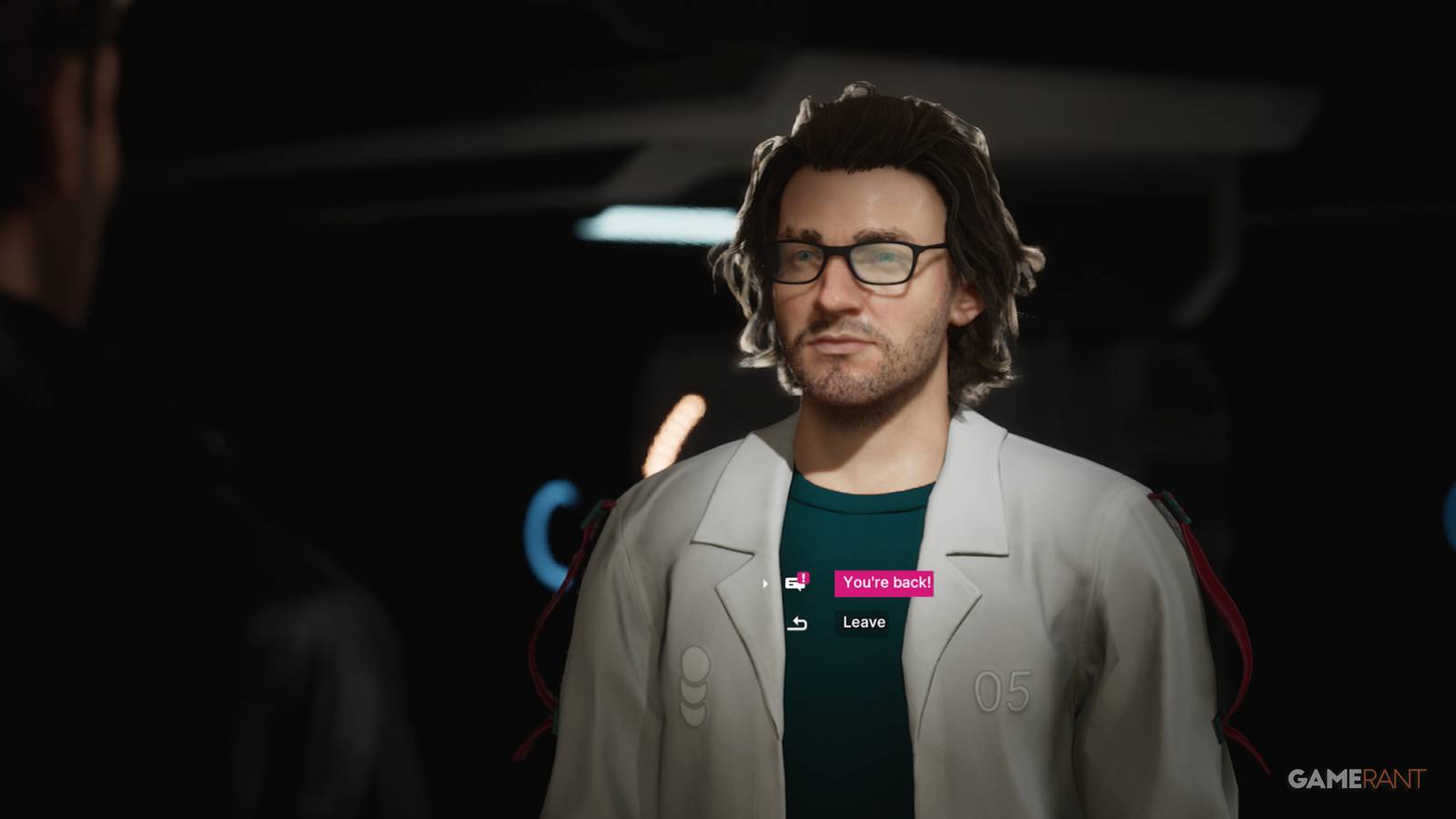Click the pink exclamation badge on the chat icon
Image resolution: width=1456 pixels, height=819 pixels.
coord(804,577)
